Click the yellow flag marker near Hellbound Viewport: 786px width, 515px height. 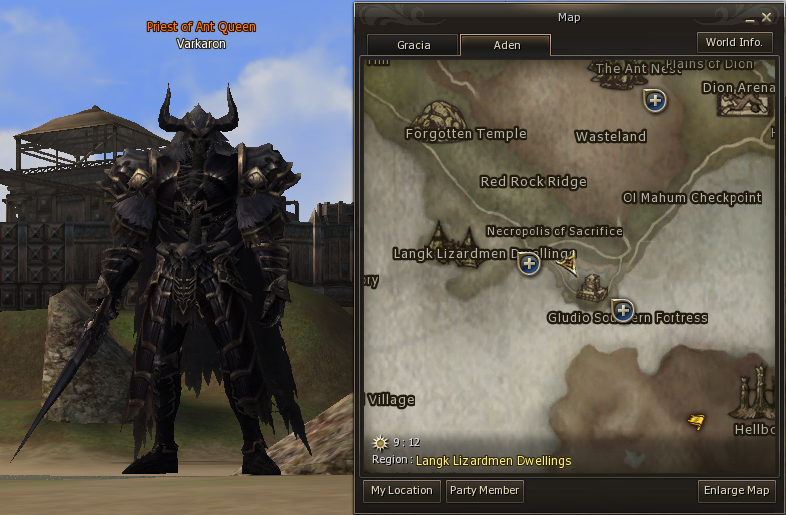pyautogui.click(x=696, y=421)
